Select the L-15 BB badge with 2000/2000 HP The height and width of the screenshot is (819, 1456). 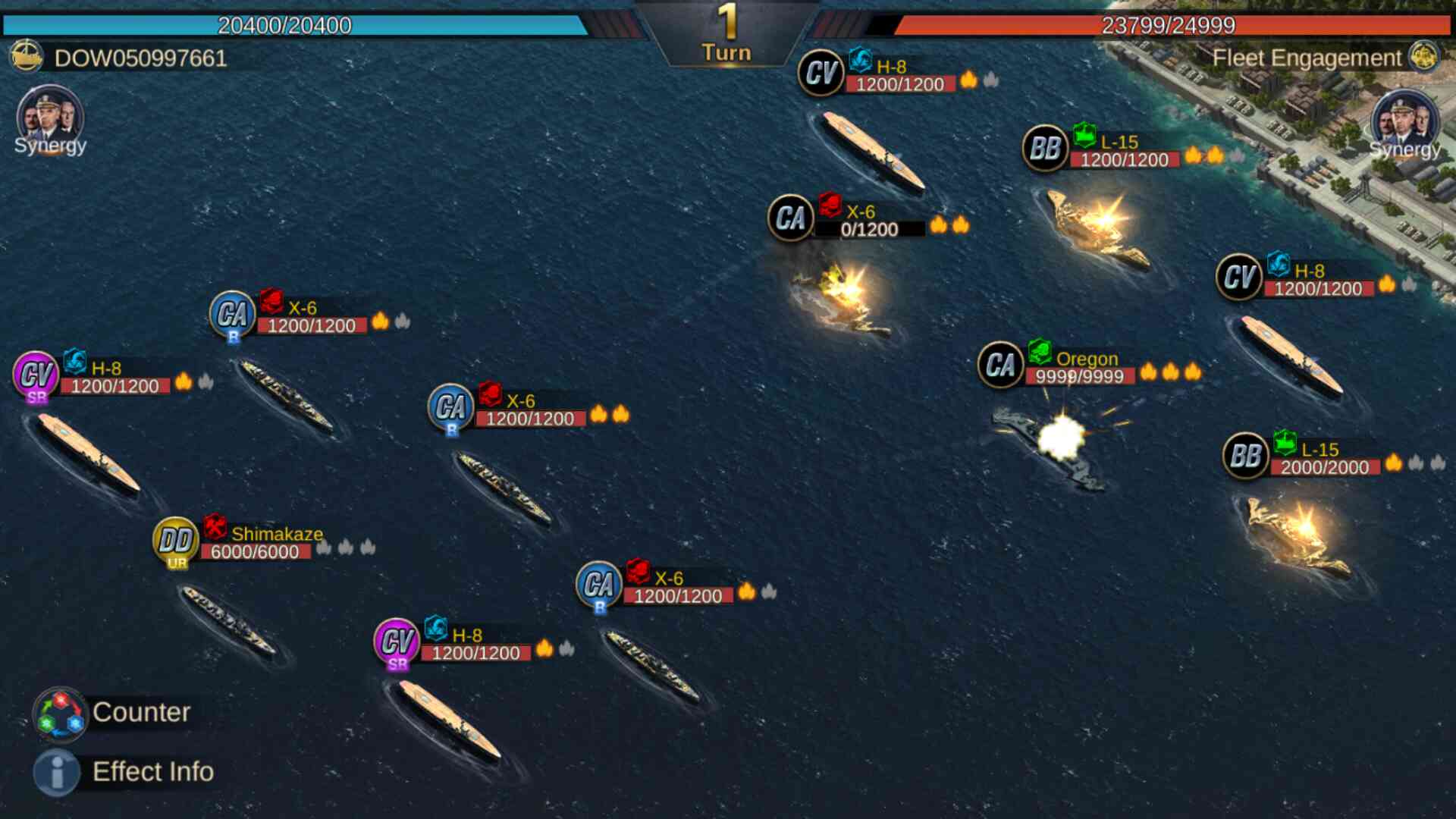tap(1245, 456)
